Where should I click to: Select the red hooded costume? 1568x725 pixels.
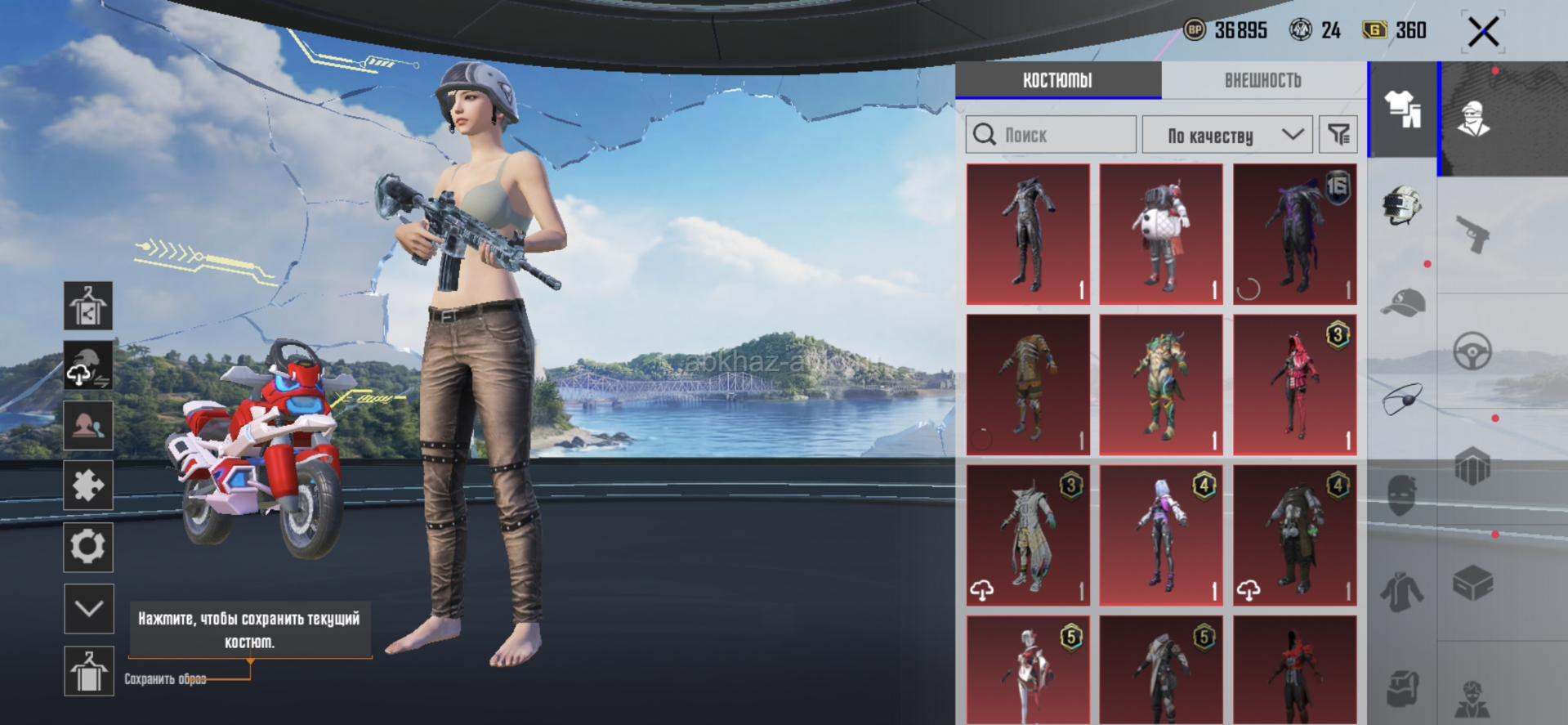point(1294,385)
